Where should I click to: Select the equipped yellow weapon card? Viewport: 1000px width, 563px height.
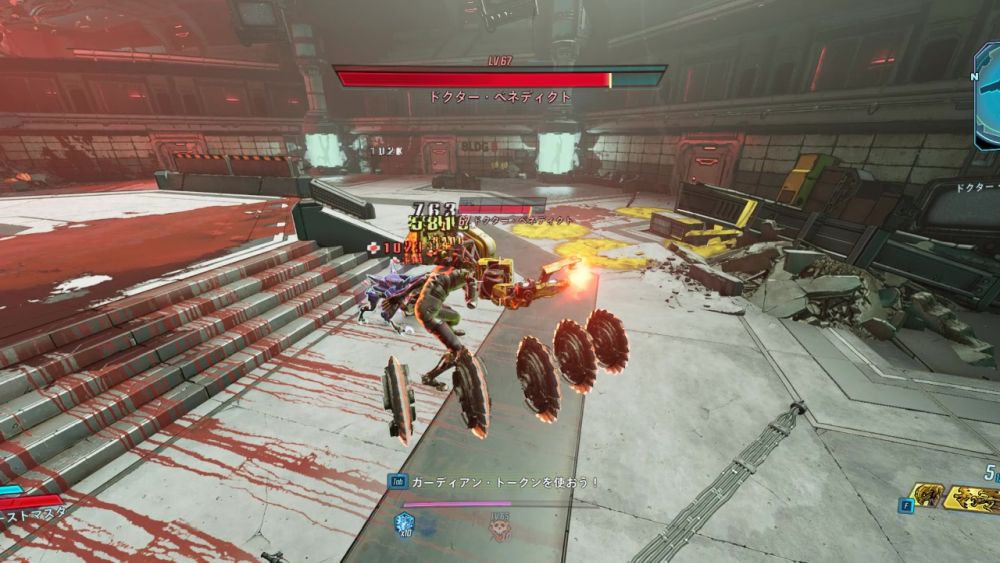(x=973, y=499)
